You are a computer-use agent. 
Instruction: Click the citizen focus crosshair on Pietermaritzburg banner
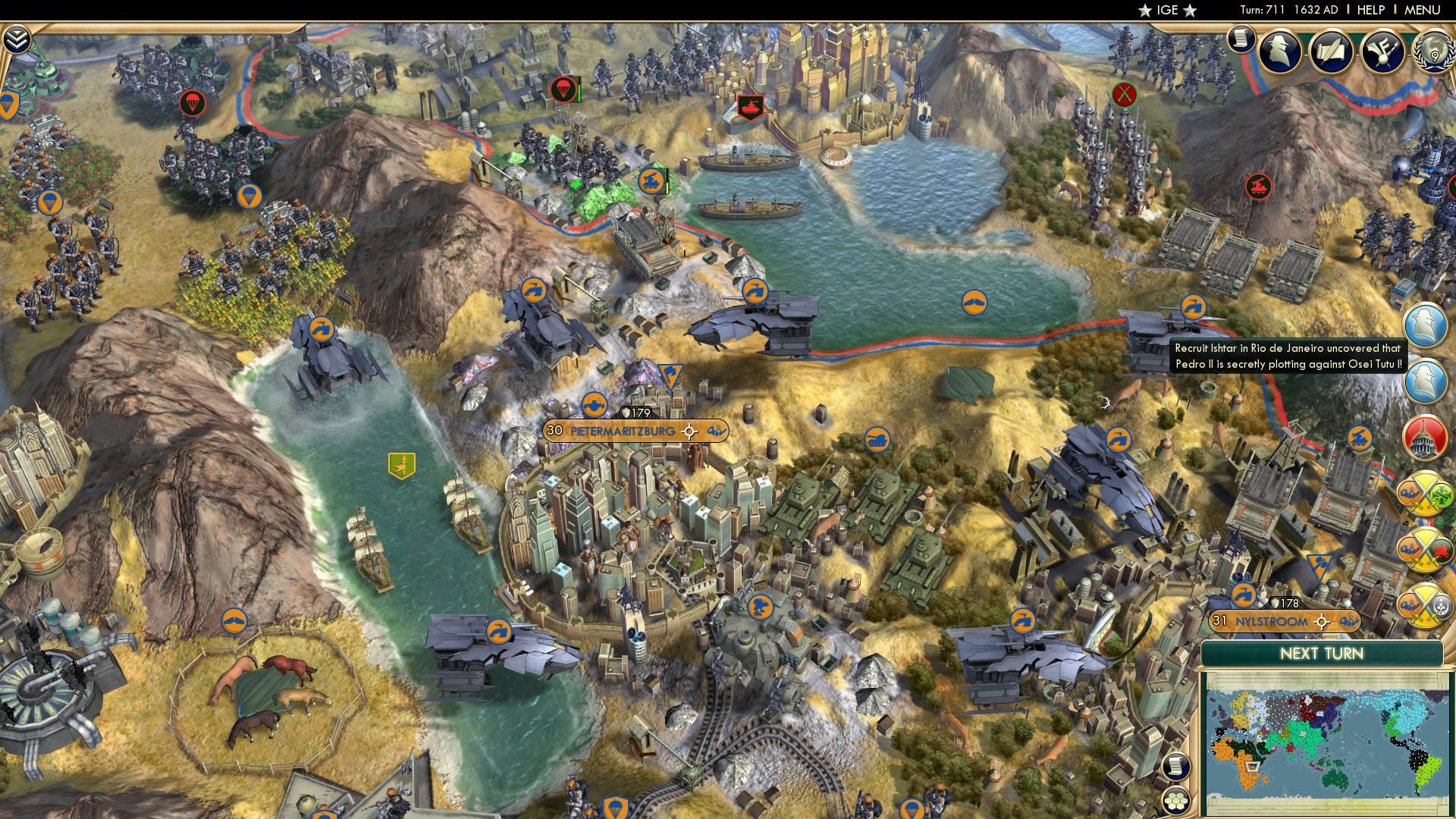(x=689, y=431)
